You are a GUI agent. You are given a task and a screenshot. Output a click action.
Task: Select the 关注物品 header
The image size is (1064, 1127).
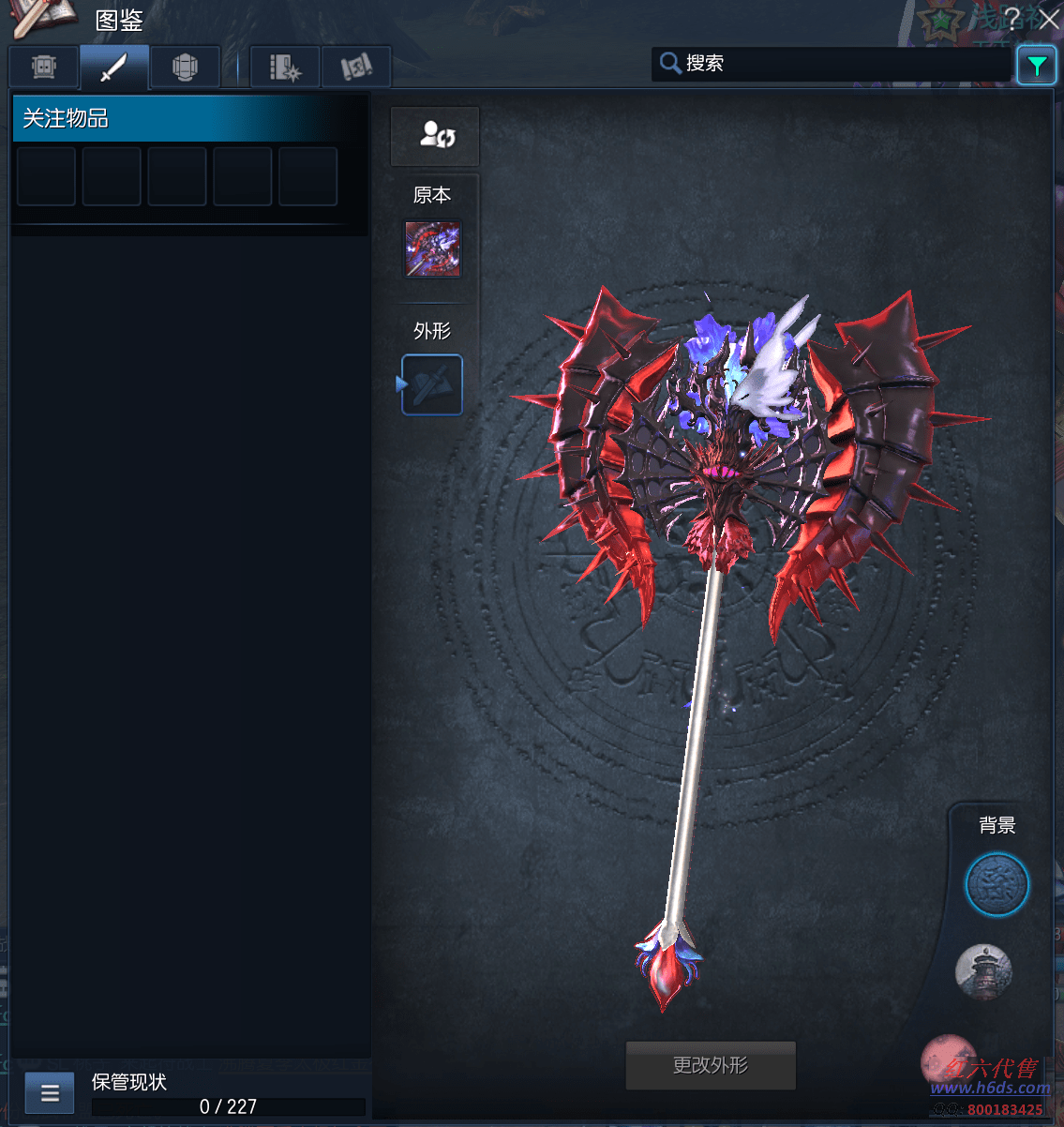[x=187, y=118]
